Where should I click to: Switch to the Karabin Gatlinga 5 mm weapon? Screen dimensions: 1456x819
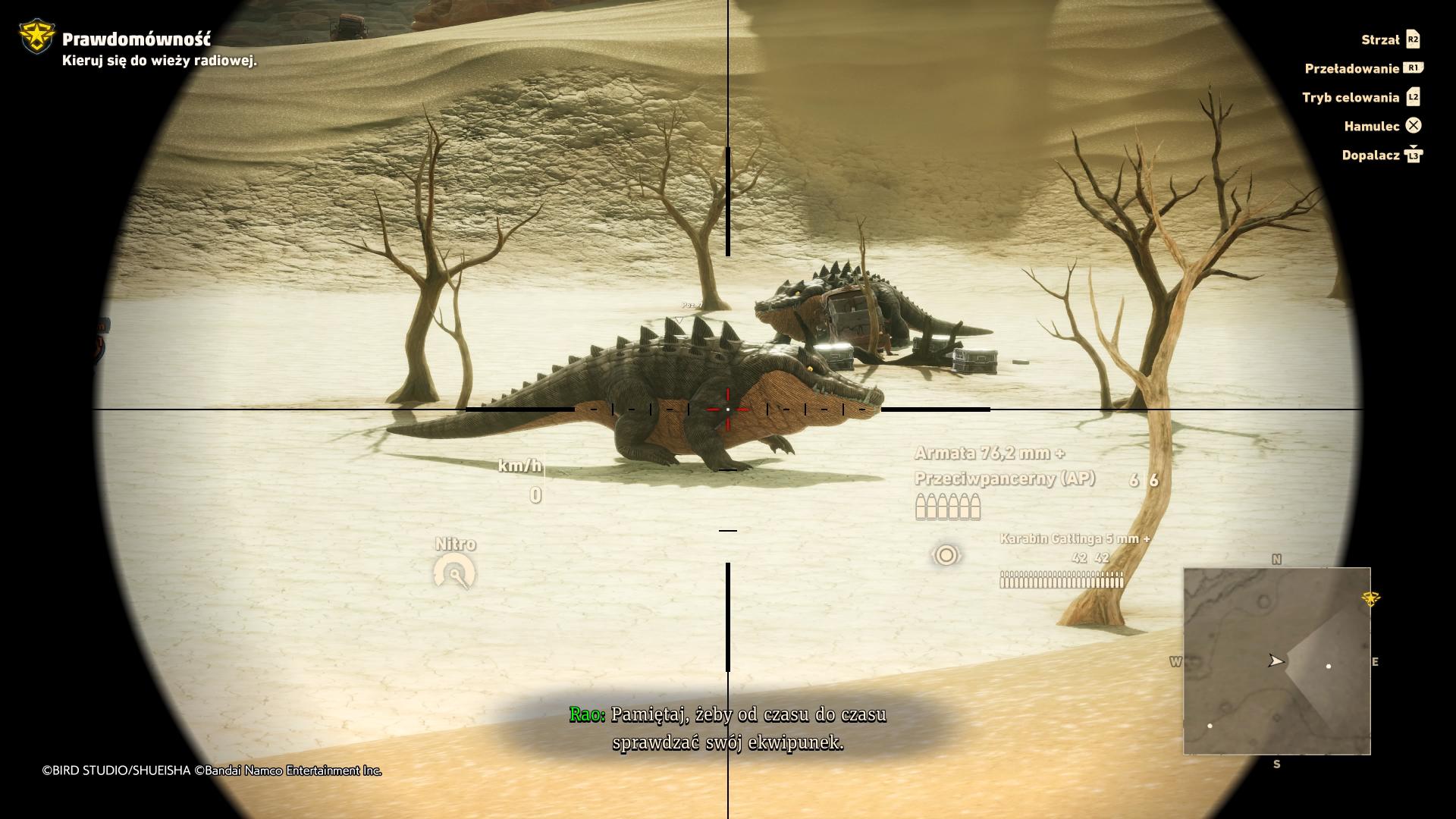point(1074,539)
